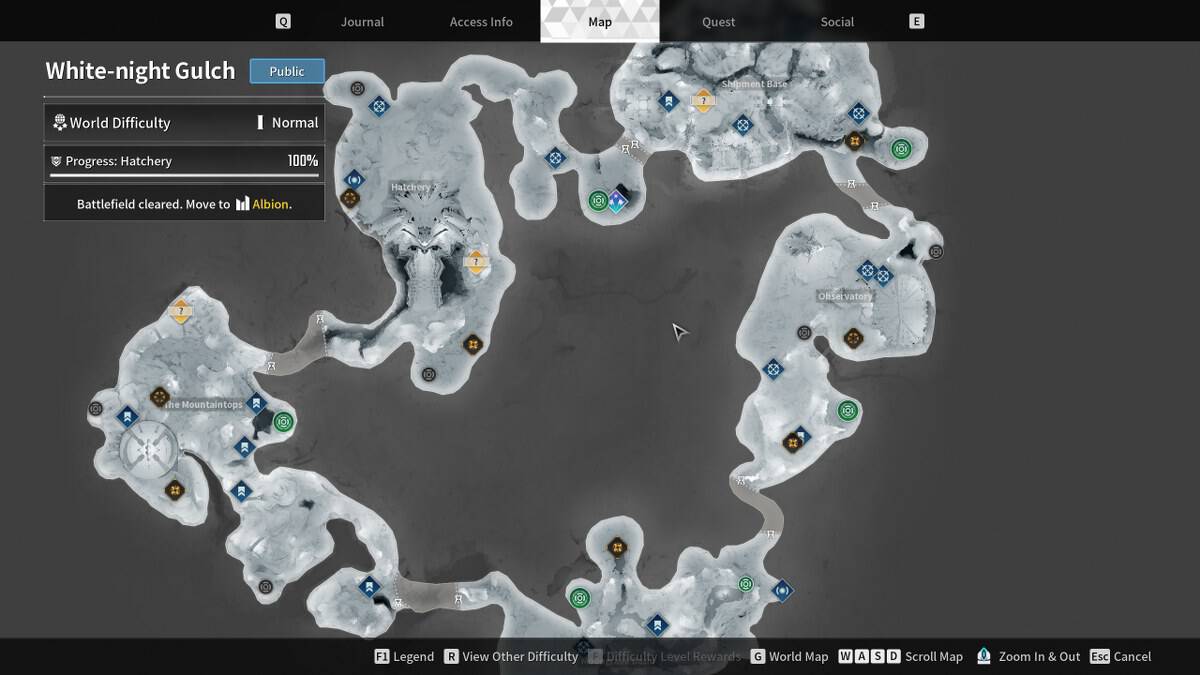
Task: Open the World Map view
Action: point(789,657)
